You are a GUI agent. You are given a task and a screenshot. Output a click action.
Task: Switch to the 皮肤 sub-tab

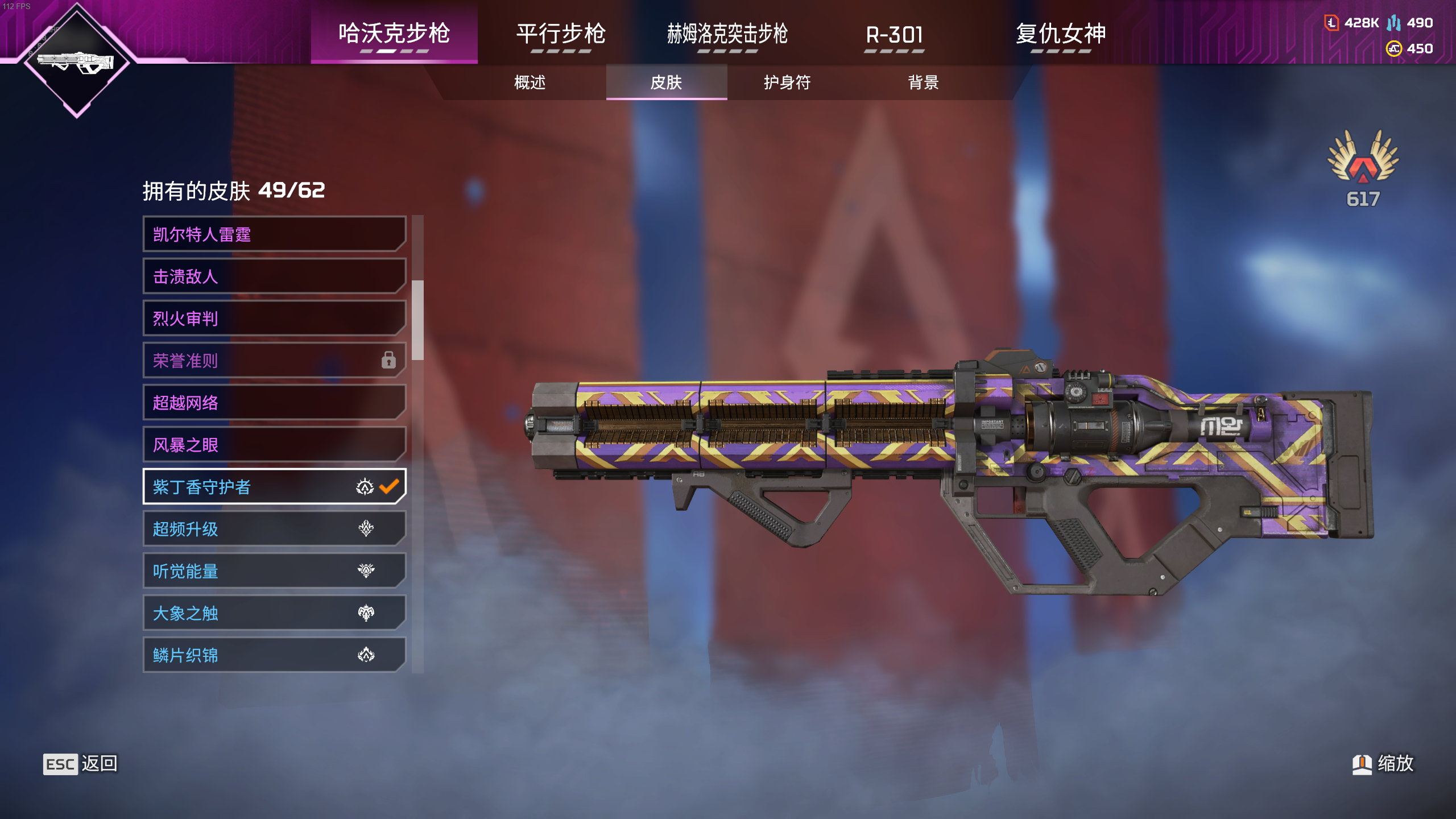point(666,82)
